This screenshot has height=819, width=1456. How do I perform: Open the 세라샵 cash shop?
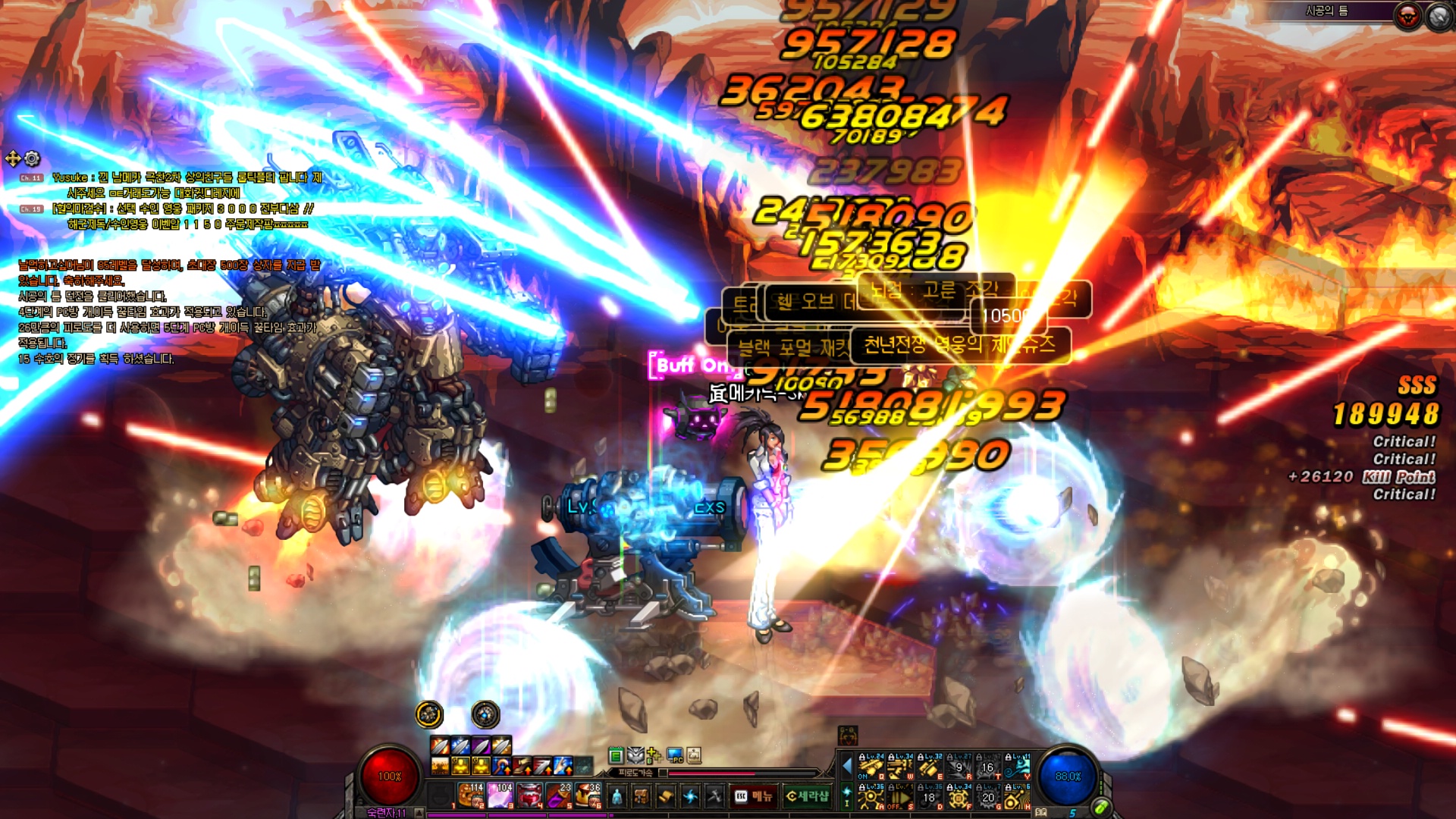(807, 796)
